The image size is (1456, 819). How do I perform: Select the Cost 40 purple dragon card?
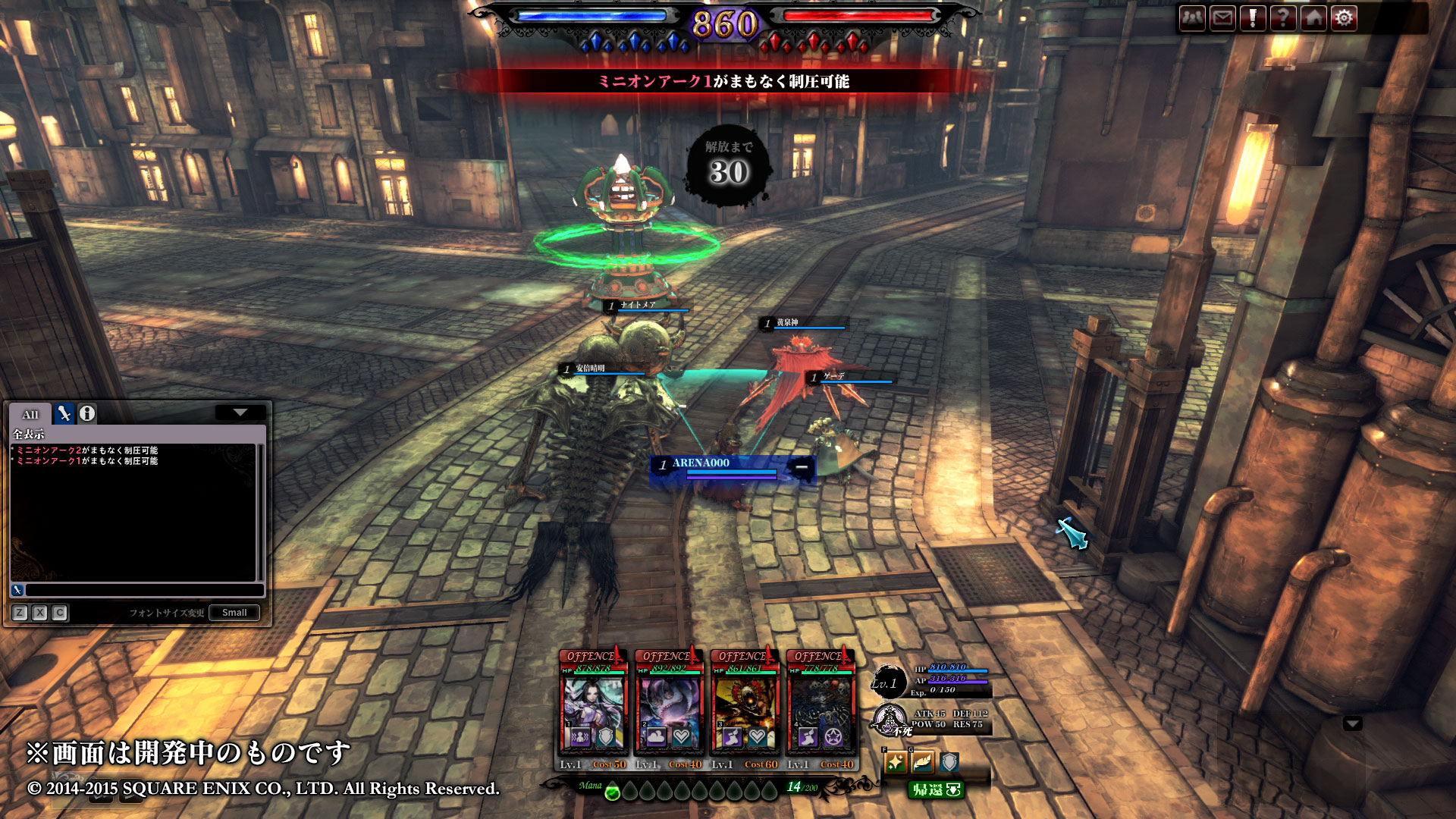coord(669,710)
